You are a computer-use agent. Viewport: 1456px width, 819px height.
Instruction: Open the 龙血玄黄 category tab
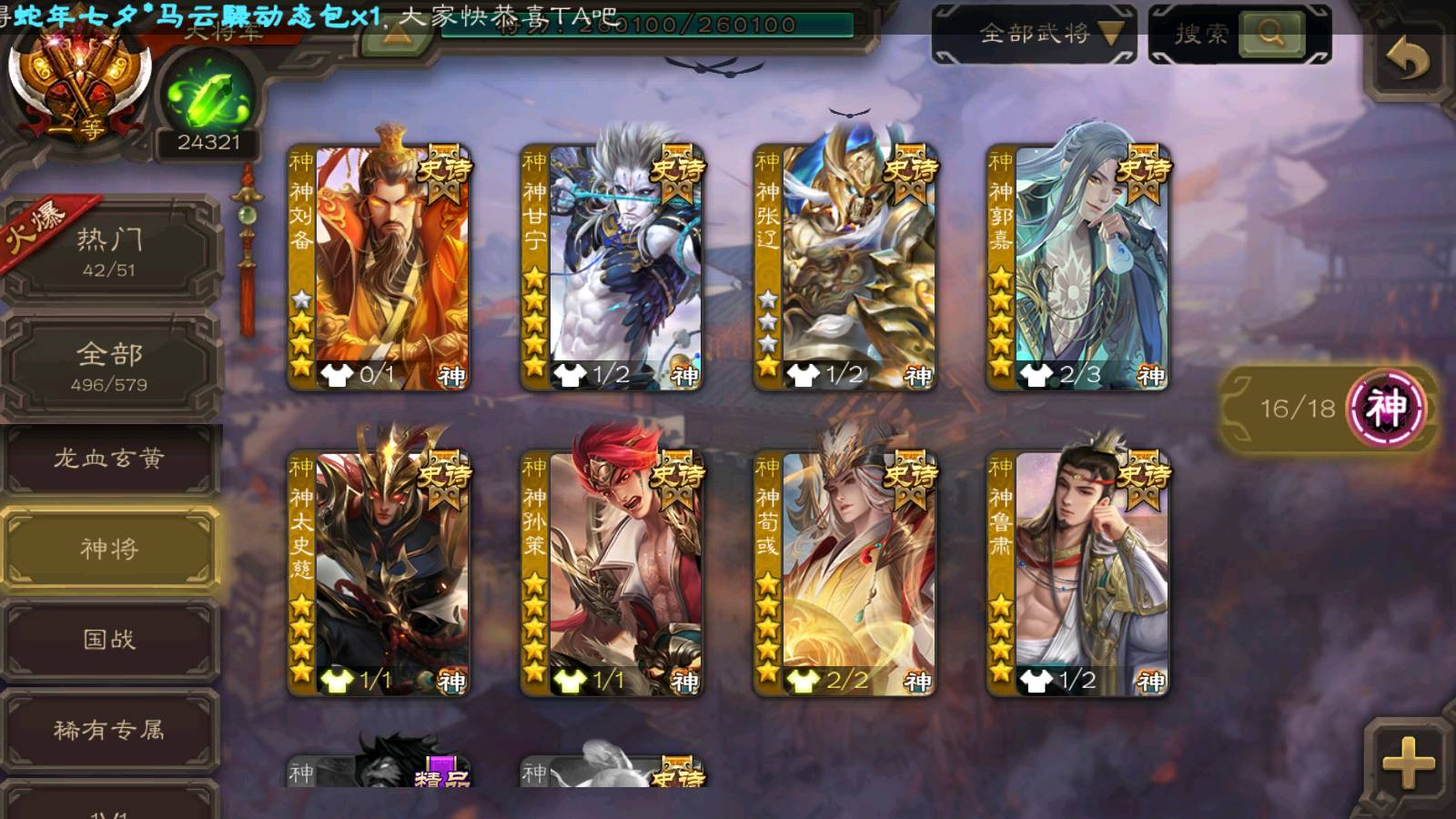(x=109, y=459)
